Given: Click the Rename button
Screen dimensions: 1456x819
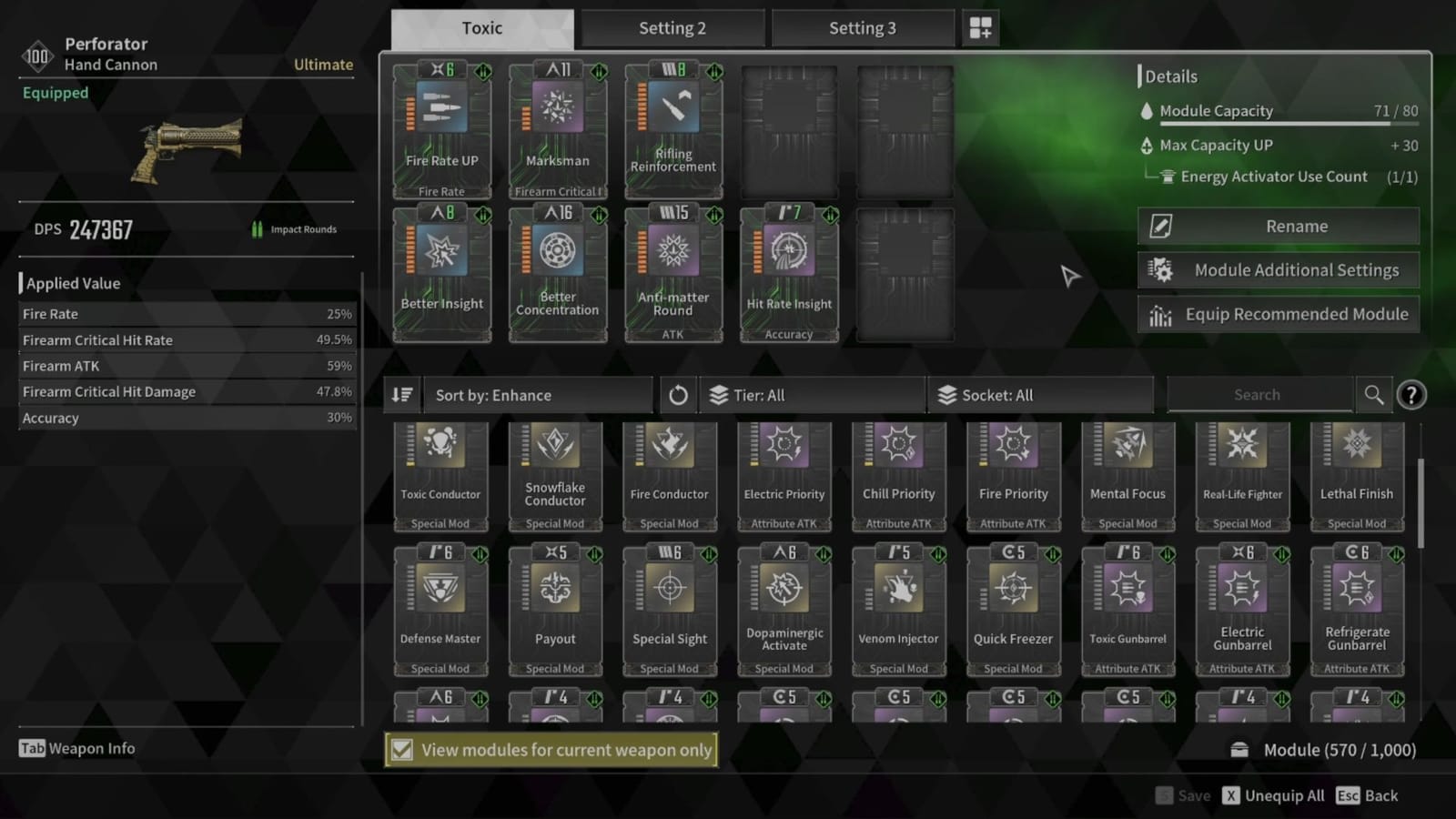Looking at the screenshot, I should (1278, 226).
